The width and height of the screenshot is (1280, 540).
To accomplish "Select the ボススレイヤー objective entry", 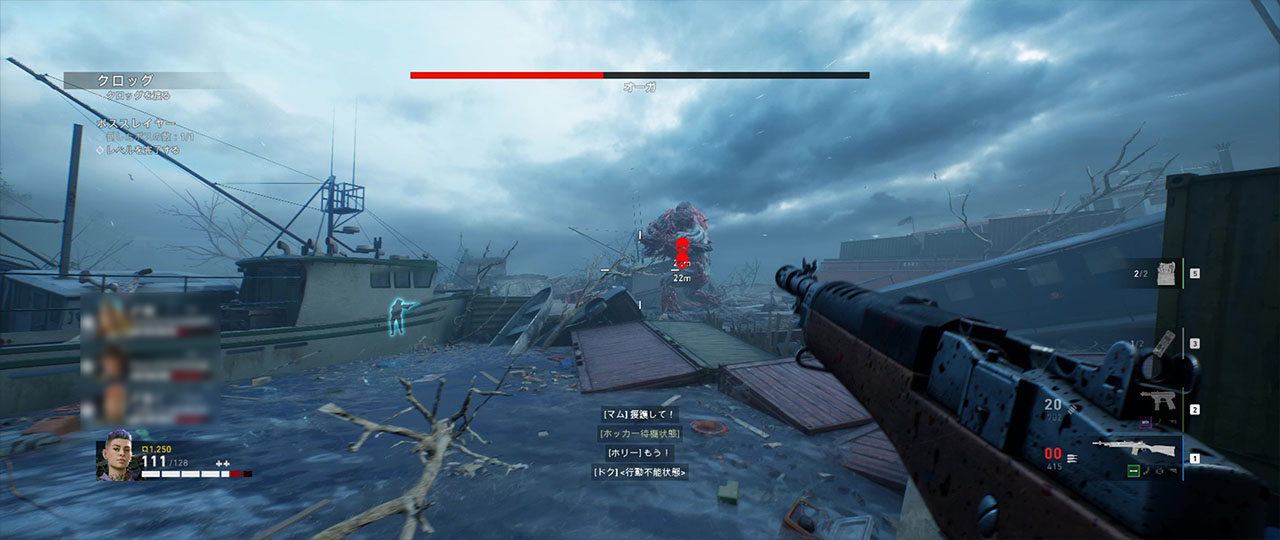I will [x=130, y=123].
